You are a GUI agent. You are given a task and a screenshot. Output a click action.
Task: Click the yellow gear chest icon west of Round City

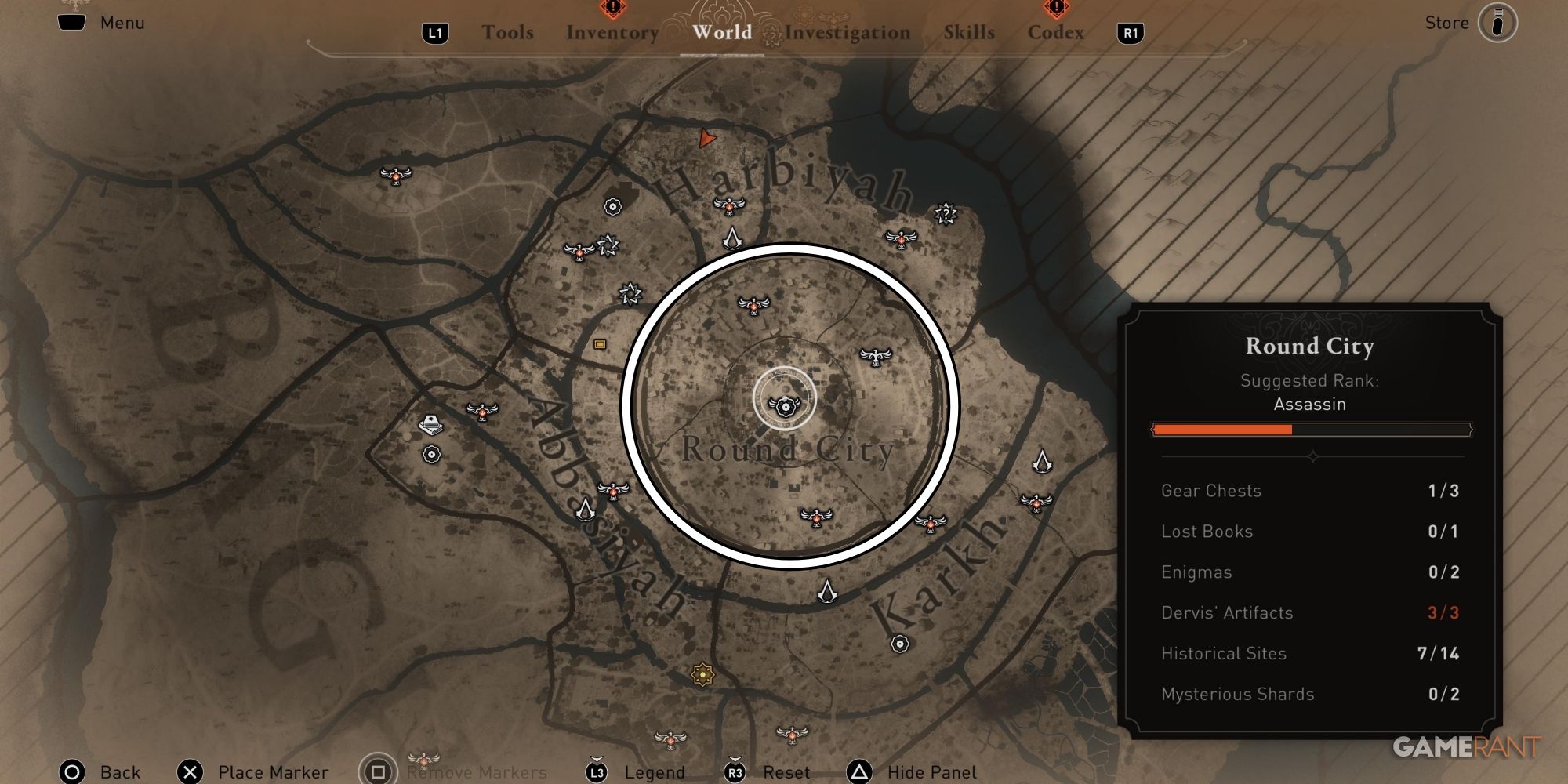601,343
